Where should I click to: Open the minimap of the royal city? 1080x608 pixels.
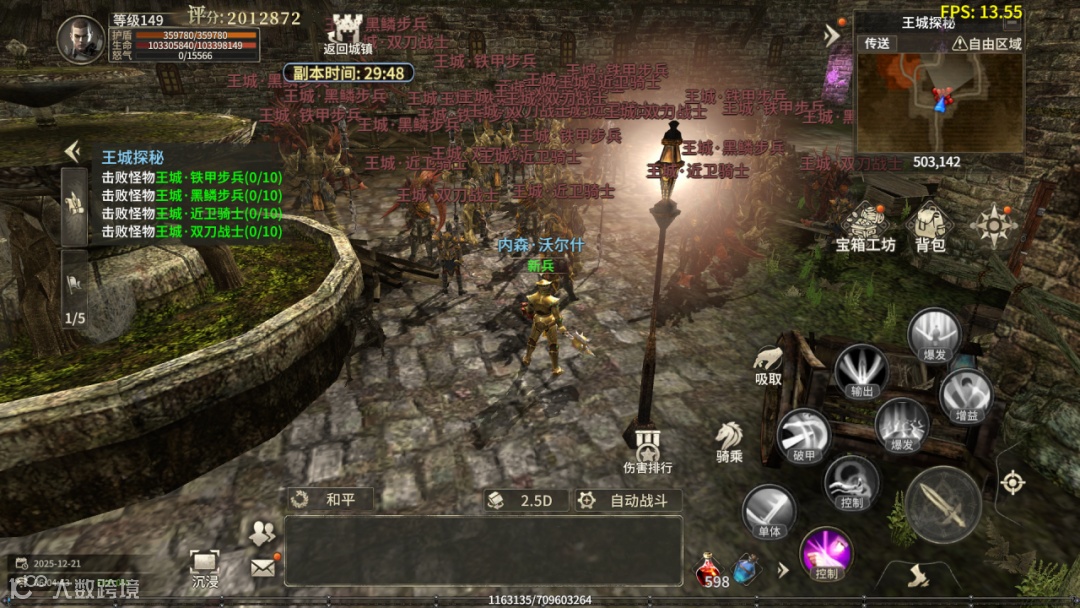[x=938, y=103]
